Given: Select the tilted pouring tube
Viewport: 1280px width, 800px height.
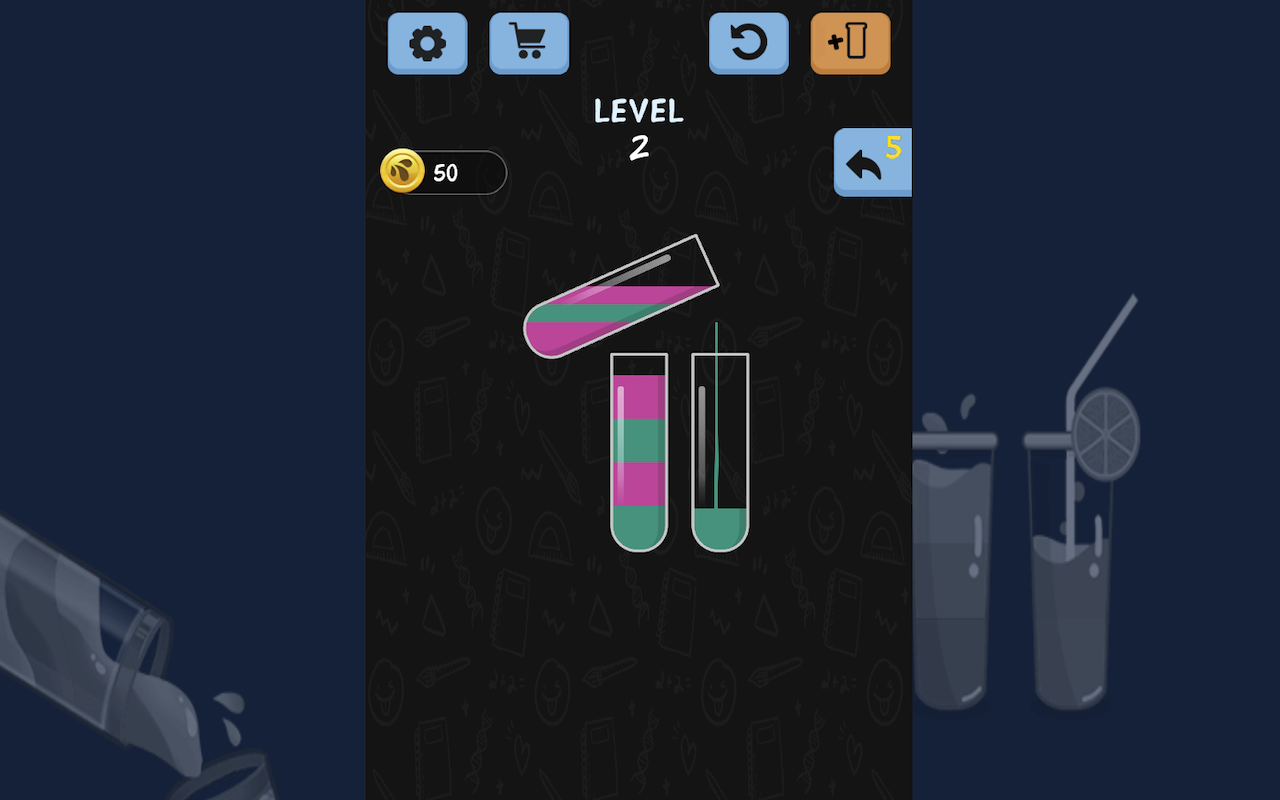Looking at the screenshot, I should pos(615,300).
